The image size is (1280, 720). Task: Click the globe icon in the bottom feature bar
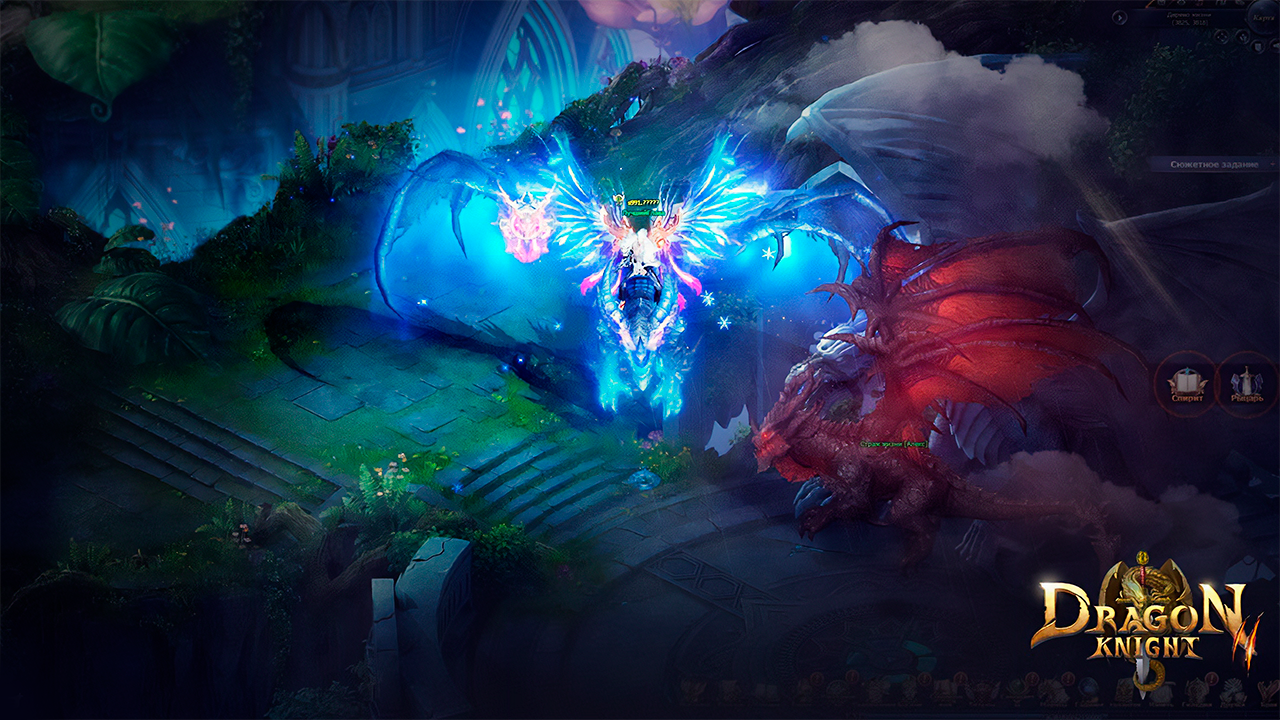click(1086, 688)
